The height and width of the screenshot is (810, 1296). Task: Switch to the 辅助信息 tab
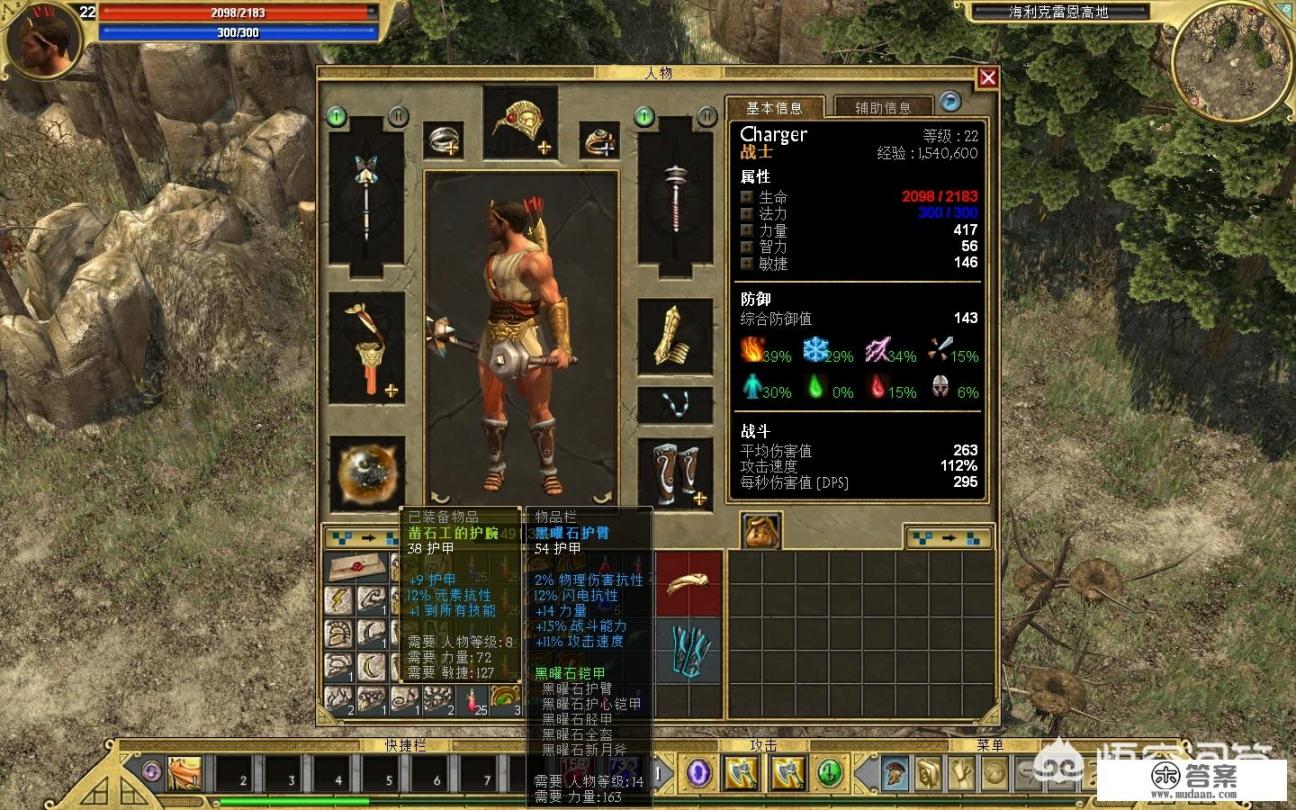point(882,107)
